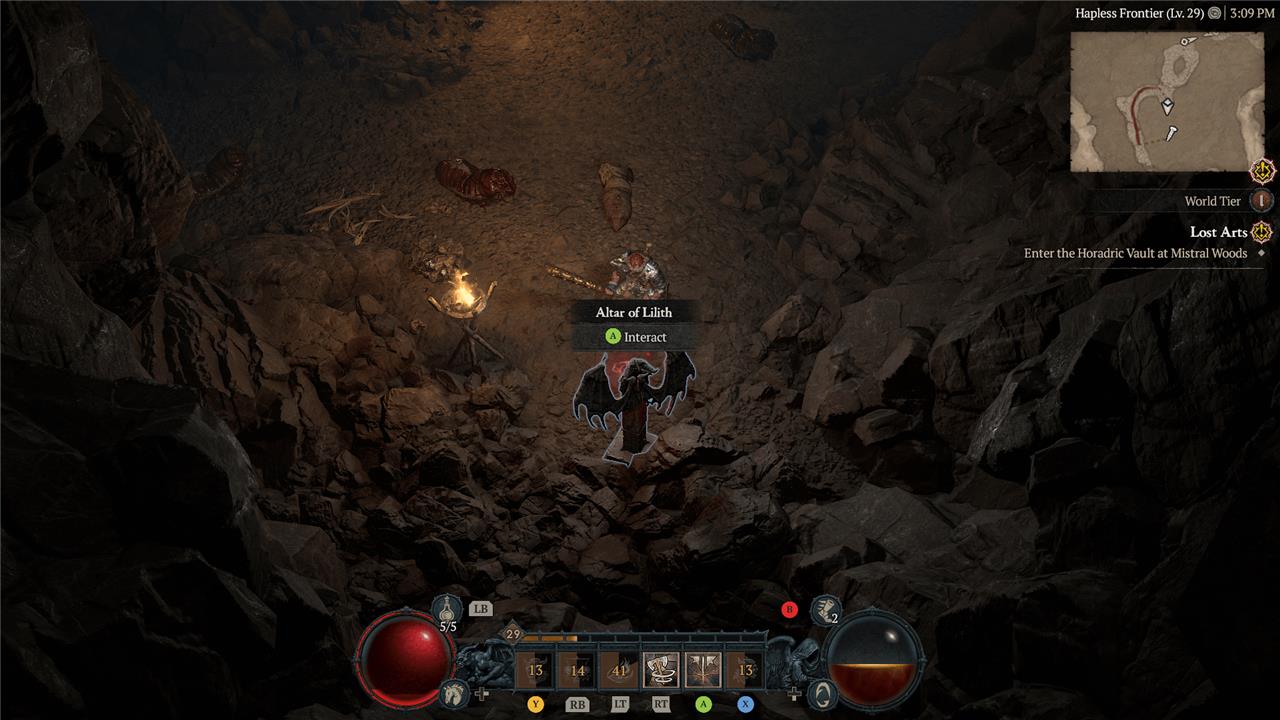Viewport: 1280px width, 720px height.
Task: Select the skill slot on 14 cooldown
Action: 577,670
